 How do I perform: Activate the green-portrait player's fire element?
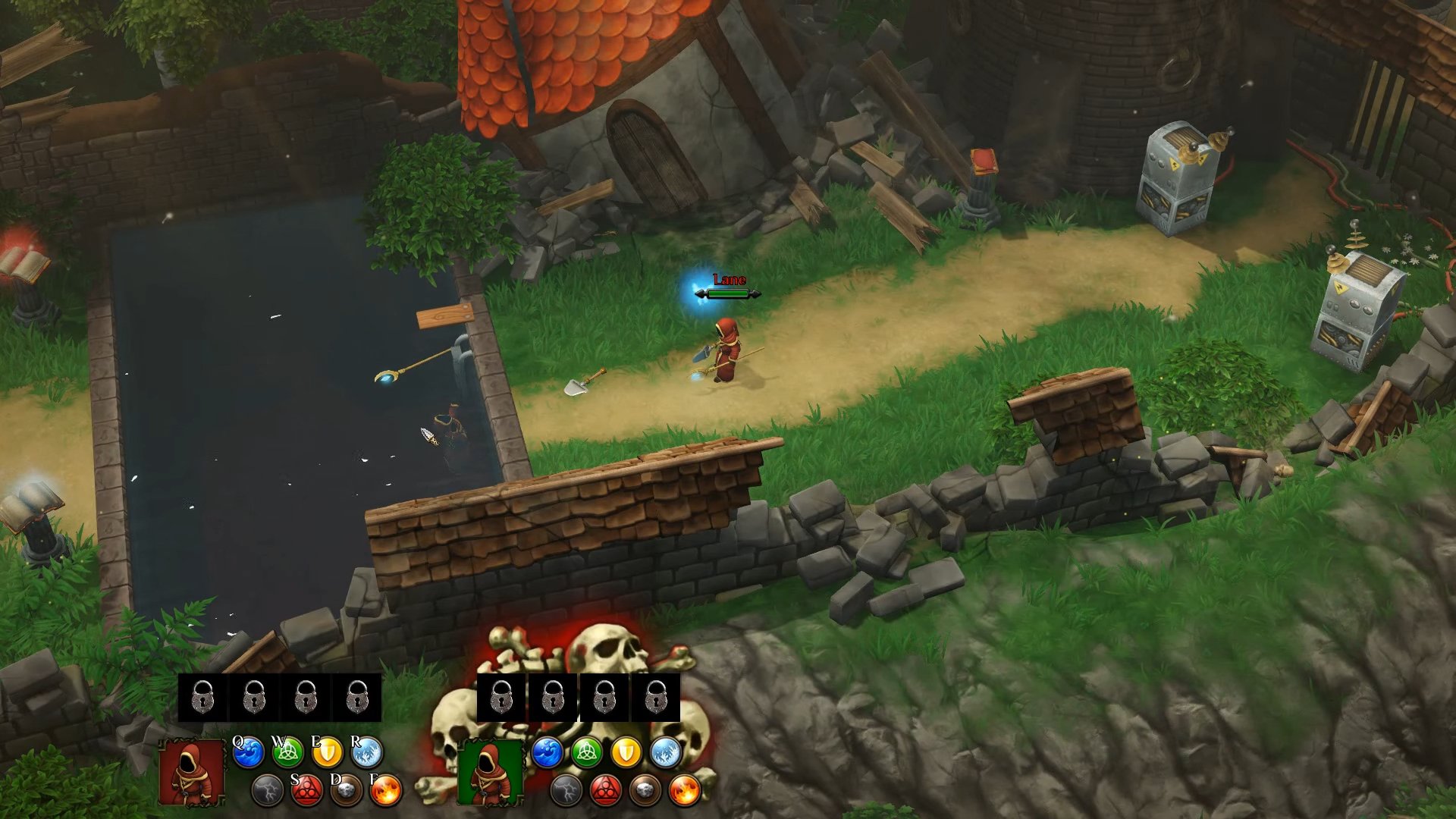[x=685, y=791]
